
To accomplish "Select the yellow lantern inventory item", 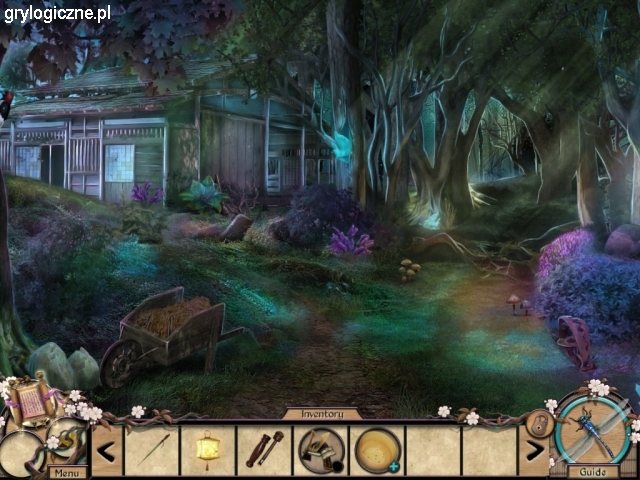I will pyautogui.click(x=209, y=449).
